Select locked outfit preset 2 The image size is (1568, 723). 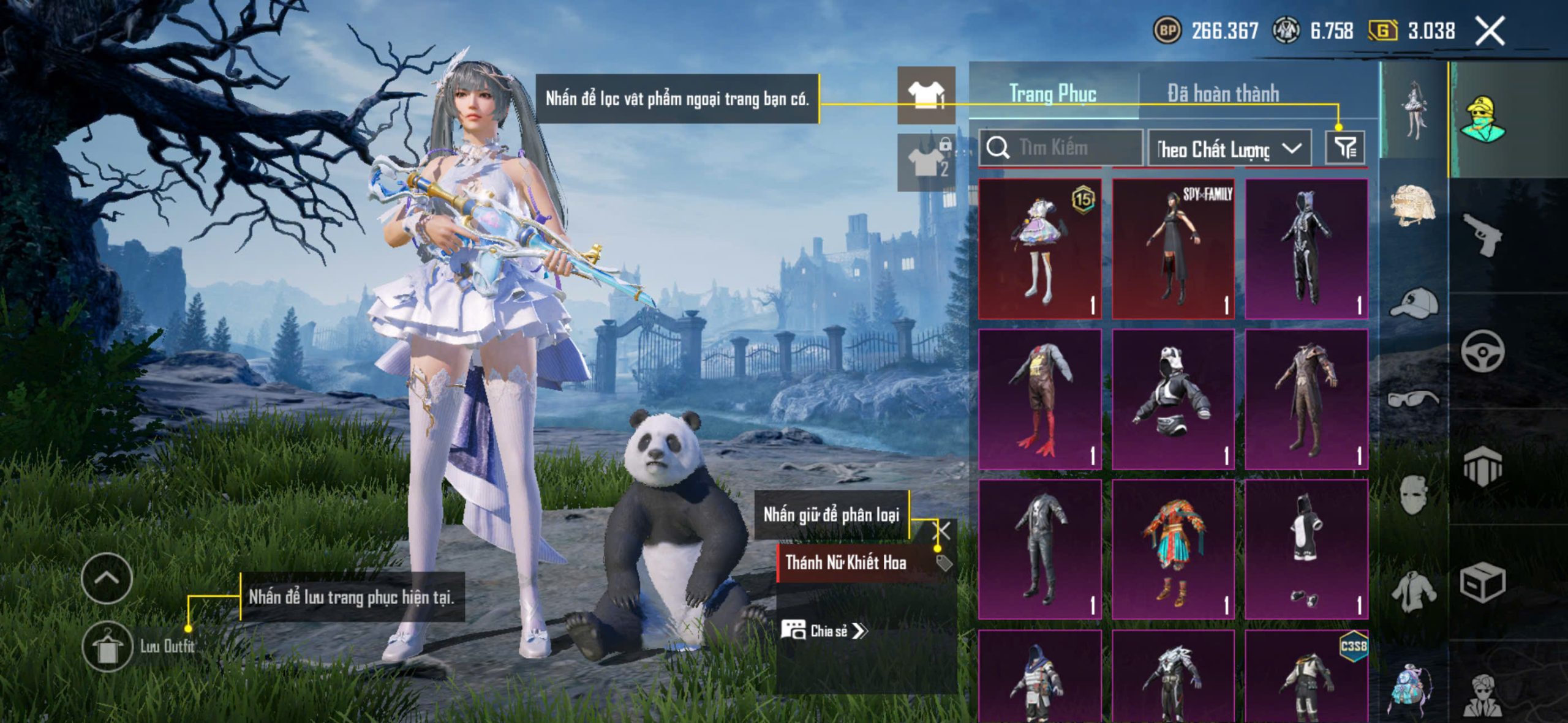pyautogui.click(x=925, y=162)
